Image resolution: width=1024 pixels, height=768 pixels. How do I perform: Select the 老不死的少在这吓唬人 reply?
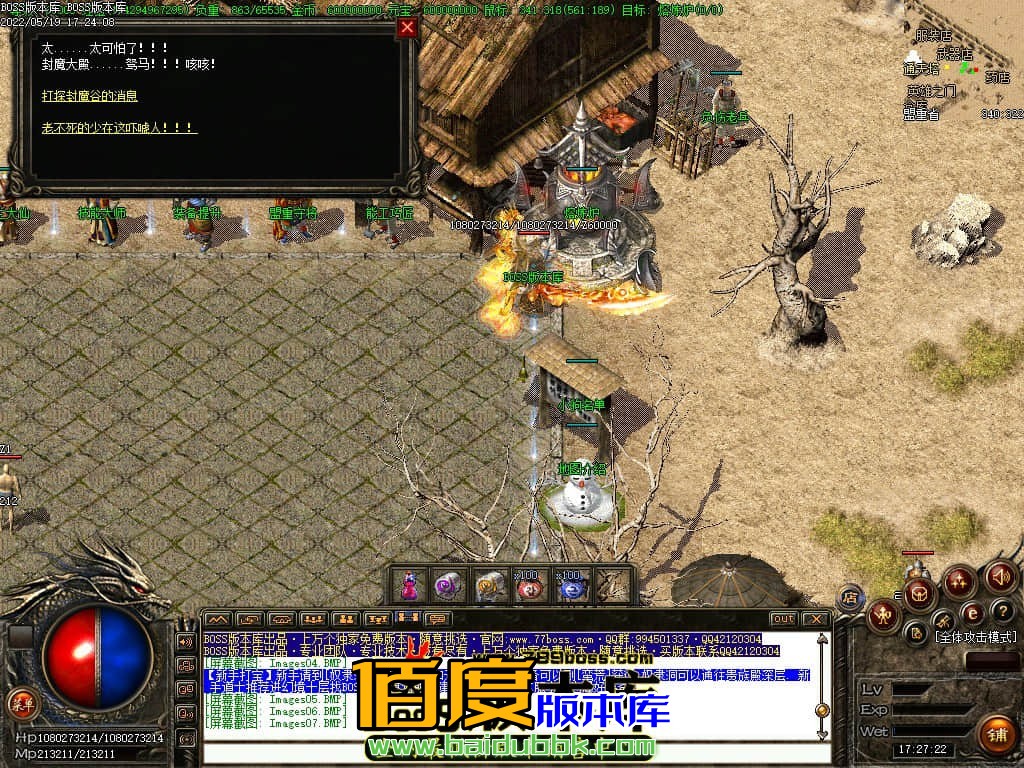coord(119,128)
